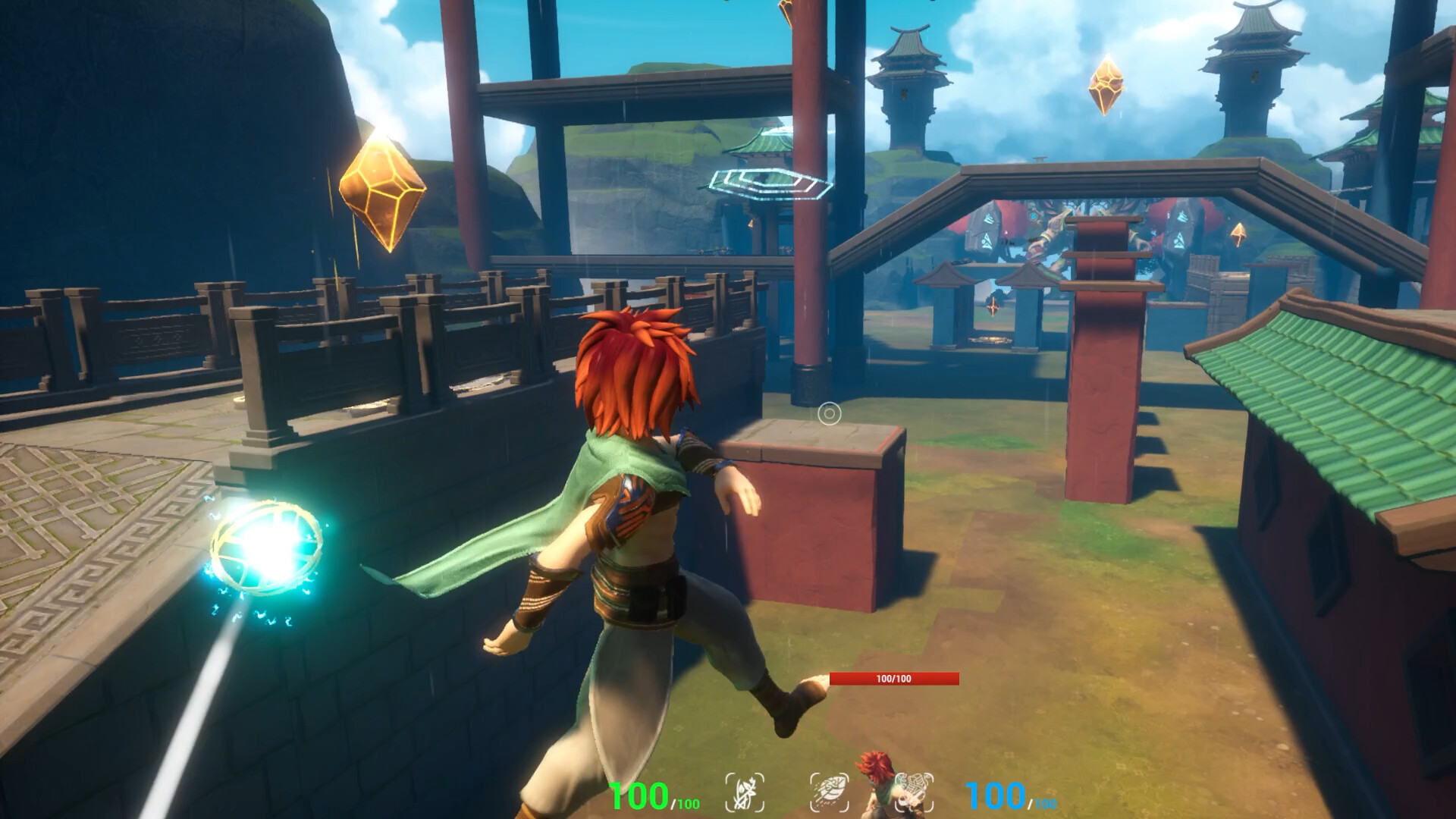Activate the vine plant ability icon
1456x819 pixels.
click(744, 792)
